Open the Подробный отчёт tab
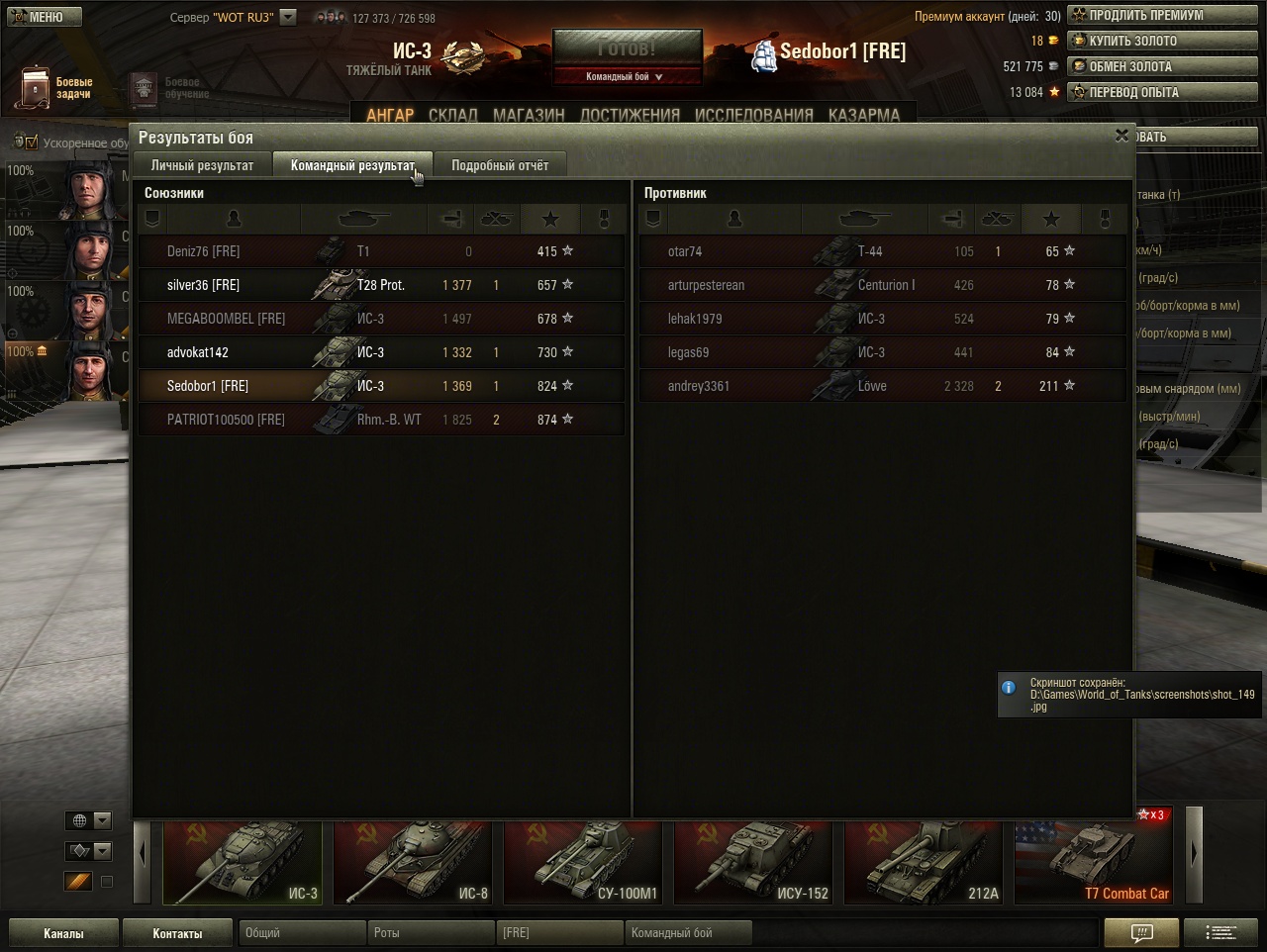The image size is (1267, 952). tap(499, 165)
